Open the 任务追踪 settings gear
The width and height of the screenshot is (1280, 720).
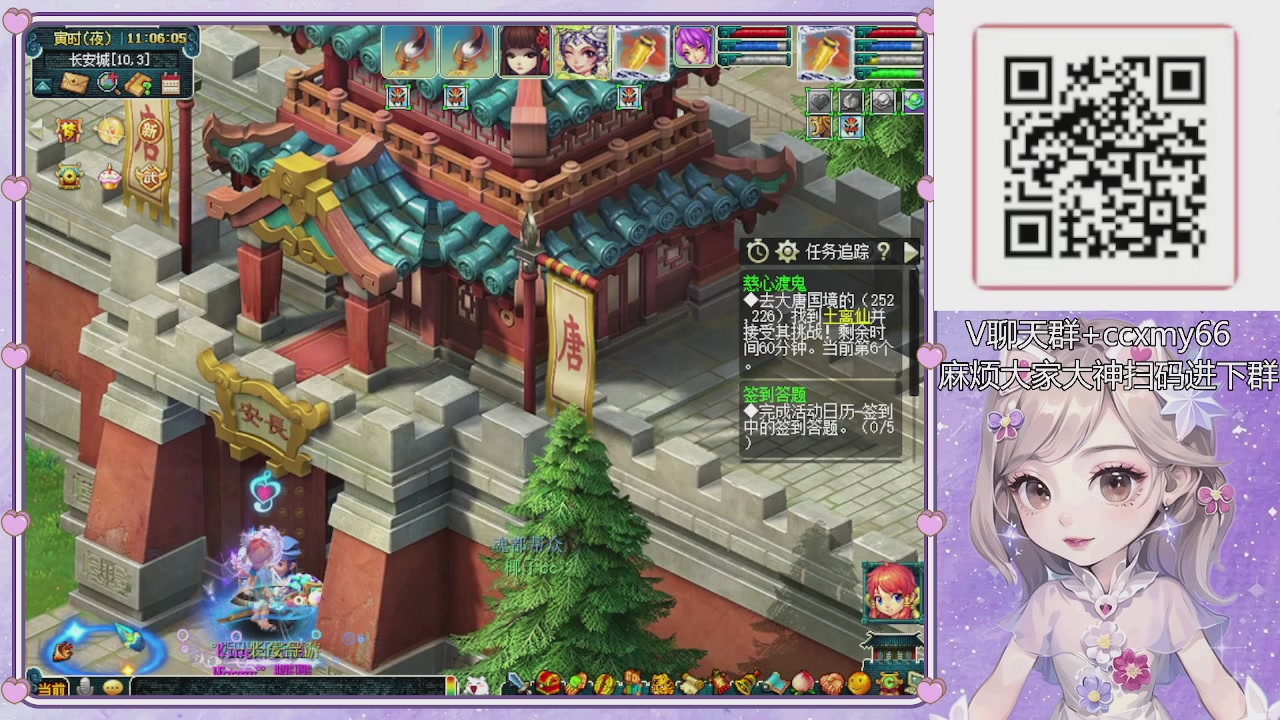tap(788, 252)
